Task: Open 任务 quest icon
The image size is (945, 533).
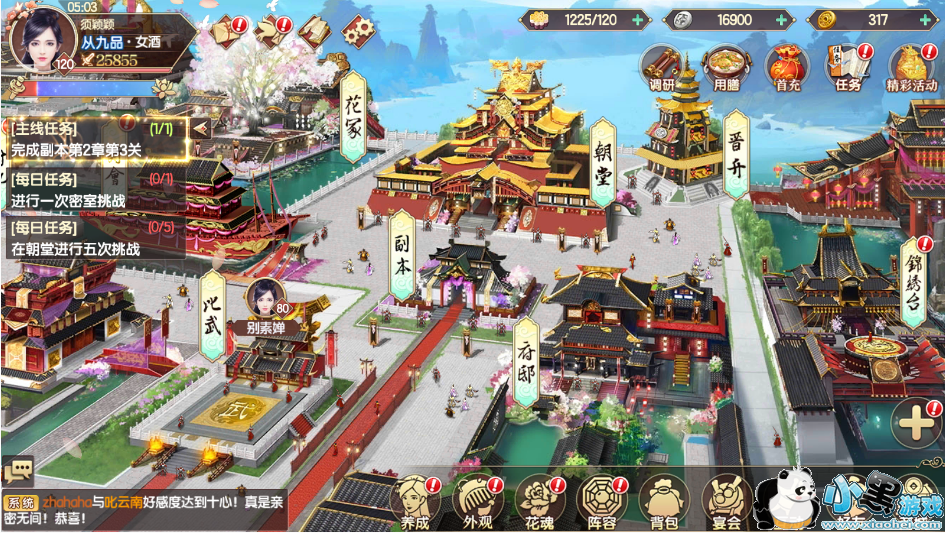Action: click(x=848, y=68)
